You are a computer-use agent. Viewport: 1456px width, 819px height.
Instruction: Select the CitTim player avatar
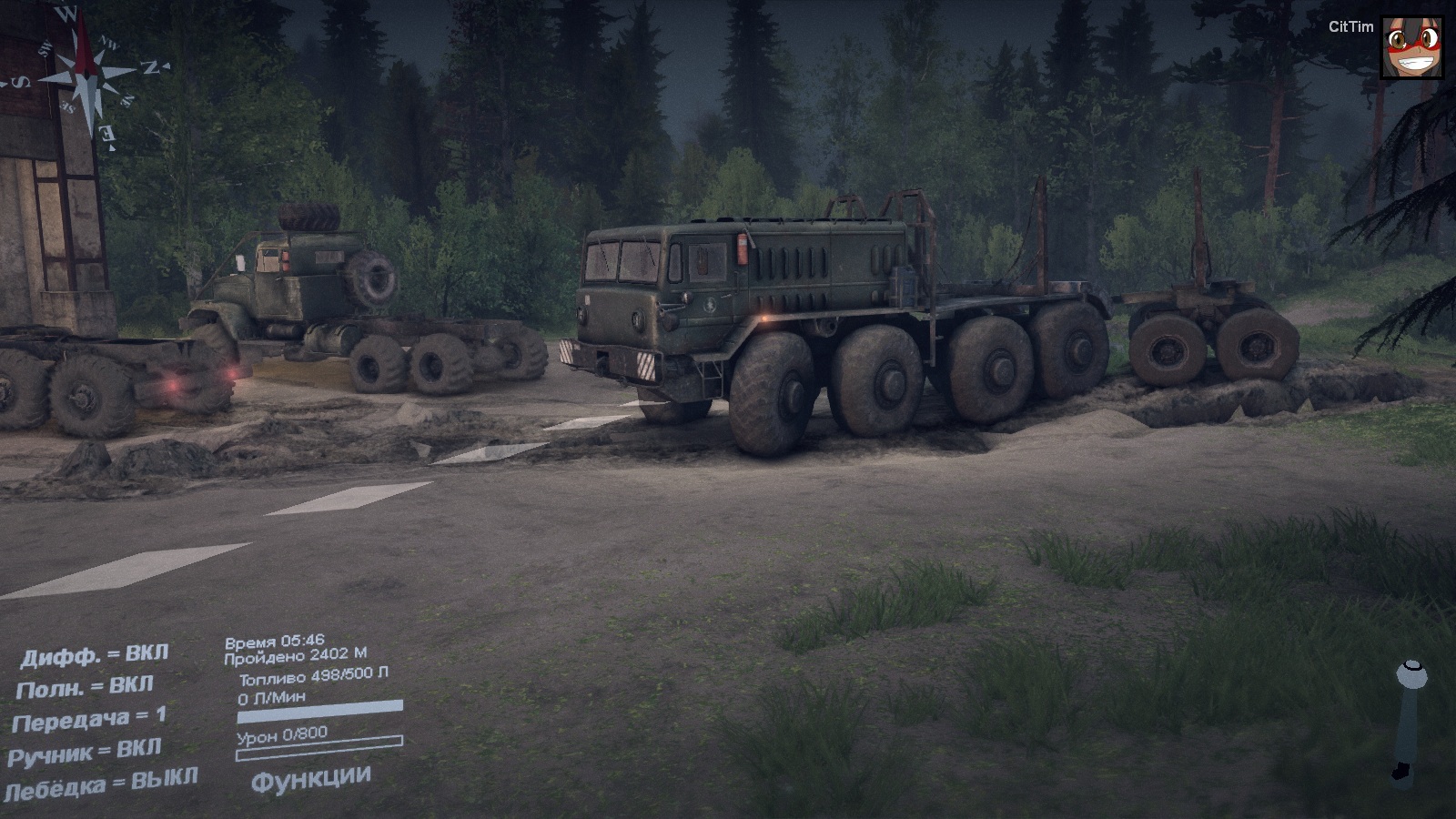(1411, 47)
